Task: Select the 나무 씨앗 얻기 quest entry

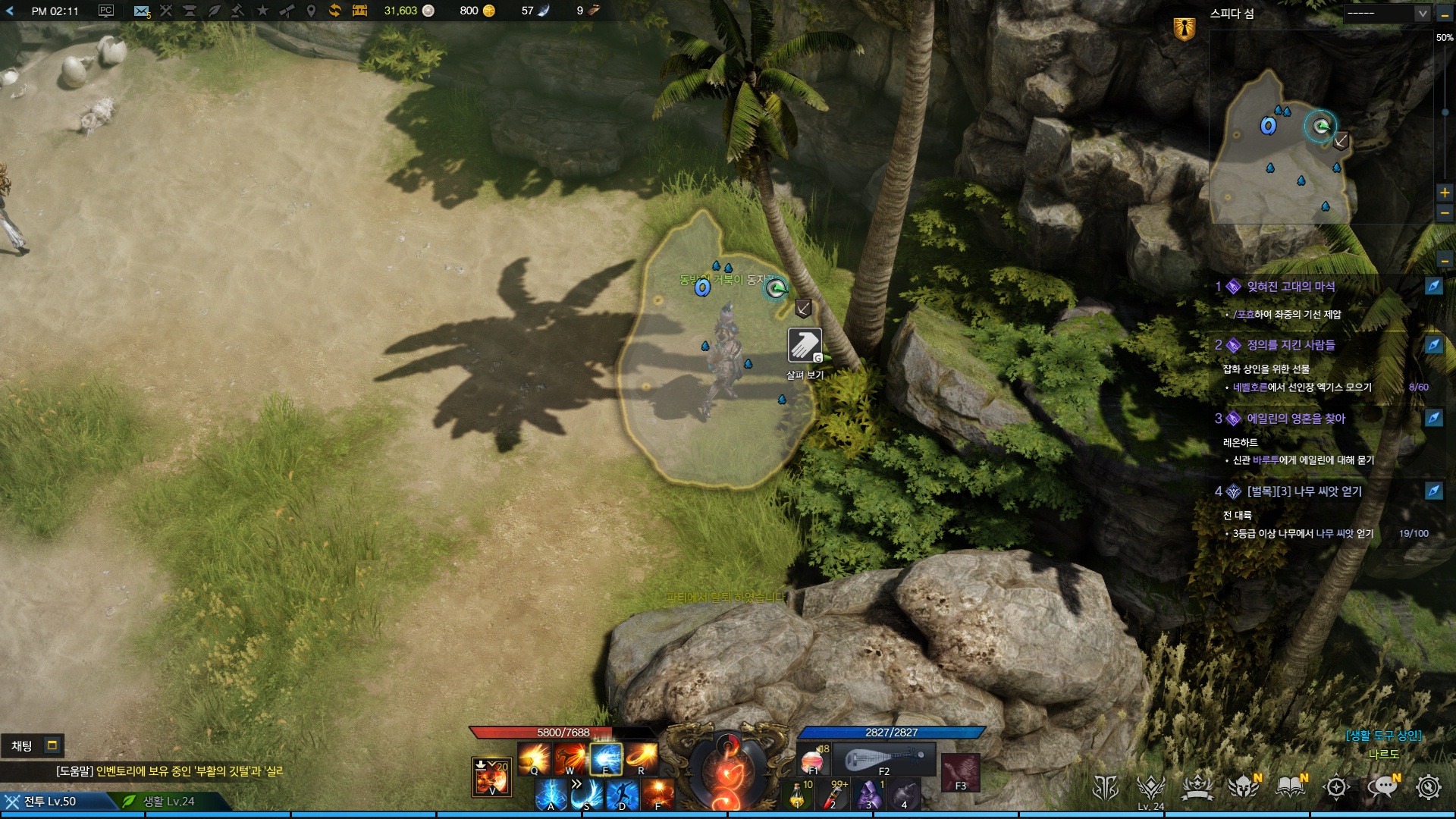Action: click(x=1304, y=491)
